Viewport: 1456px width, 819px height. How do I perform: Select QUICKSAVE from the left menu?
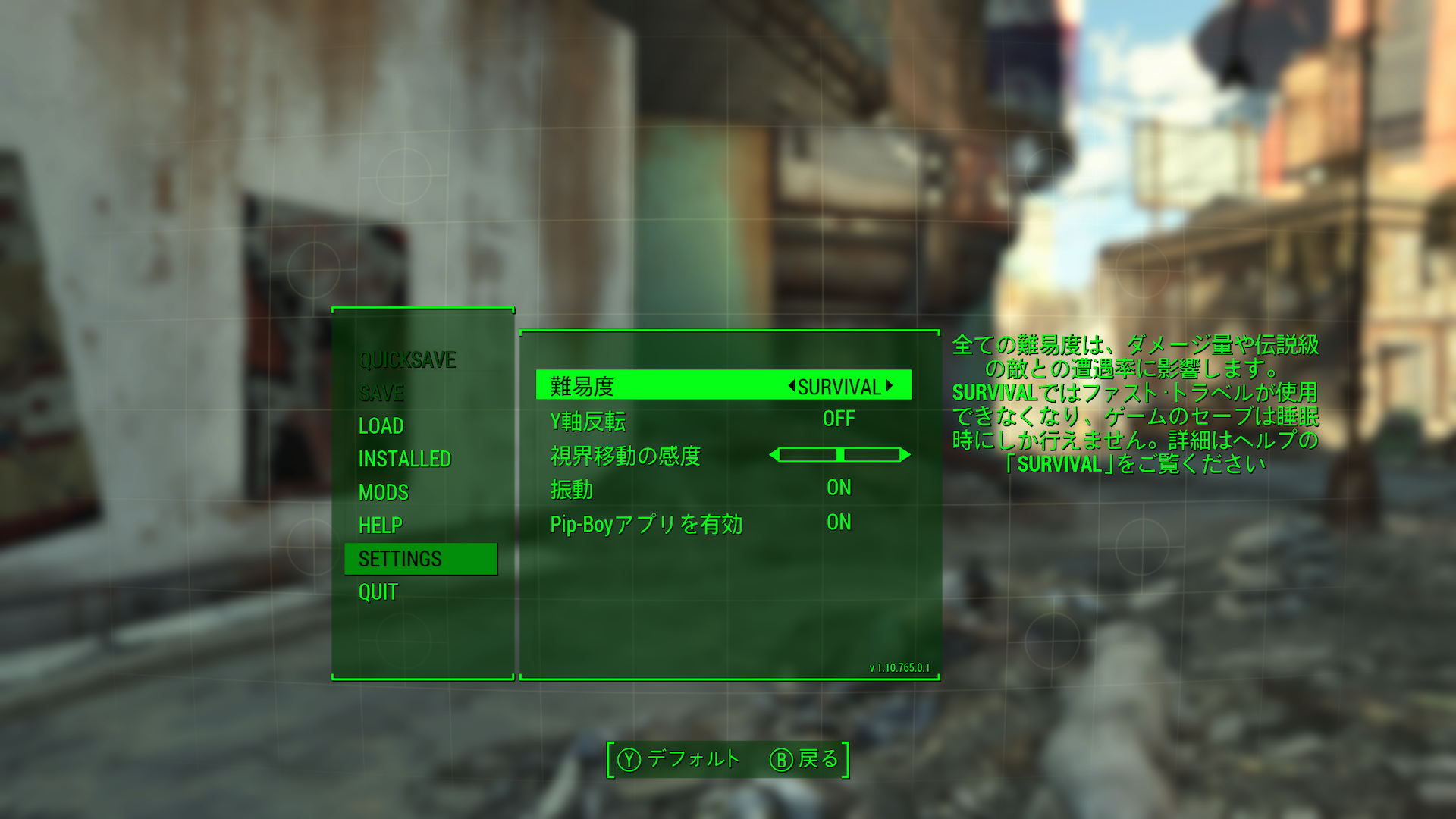coord(408,360)
